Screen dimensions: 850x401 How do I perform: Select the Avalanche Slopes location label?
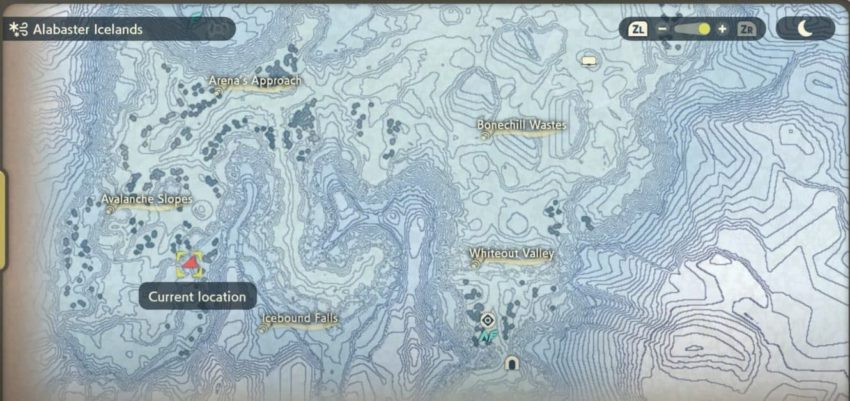coord(146,200)
